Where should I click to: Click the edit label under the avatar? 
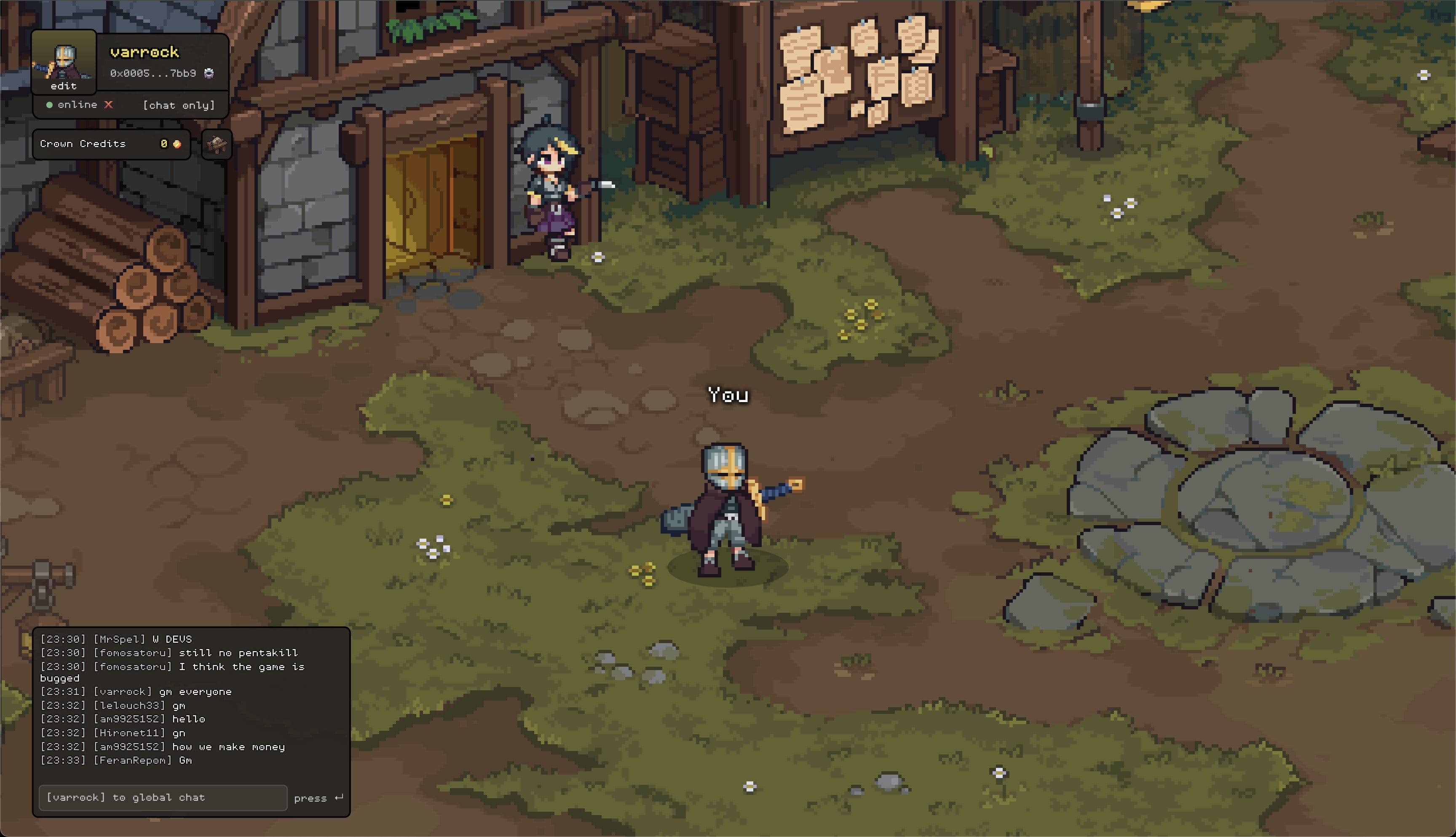pyautogui.click(x=63, y=86)
